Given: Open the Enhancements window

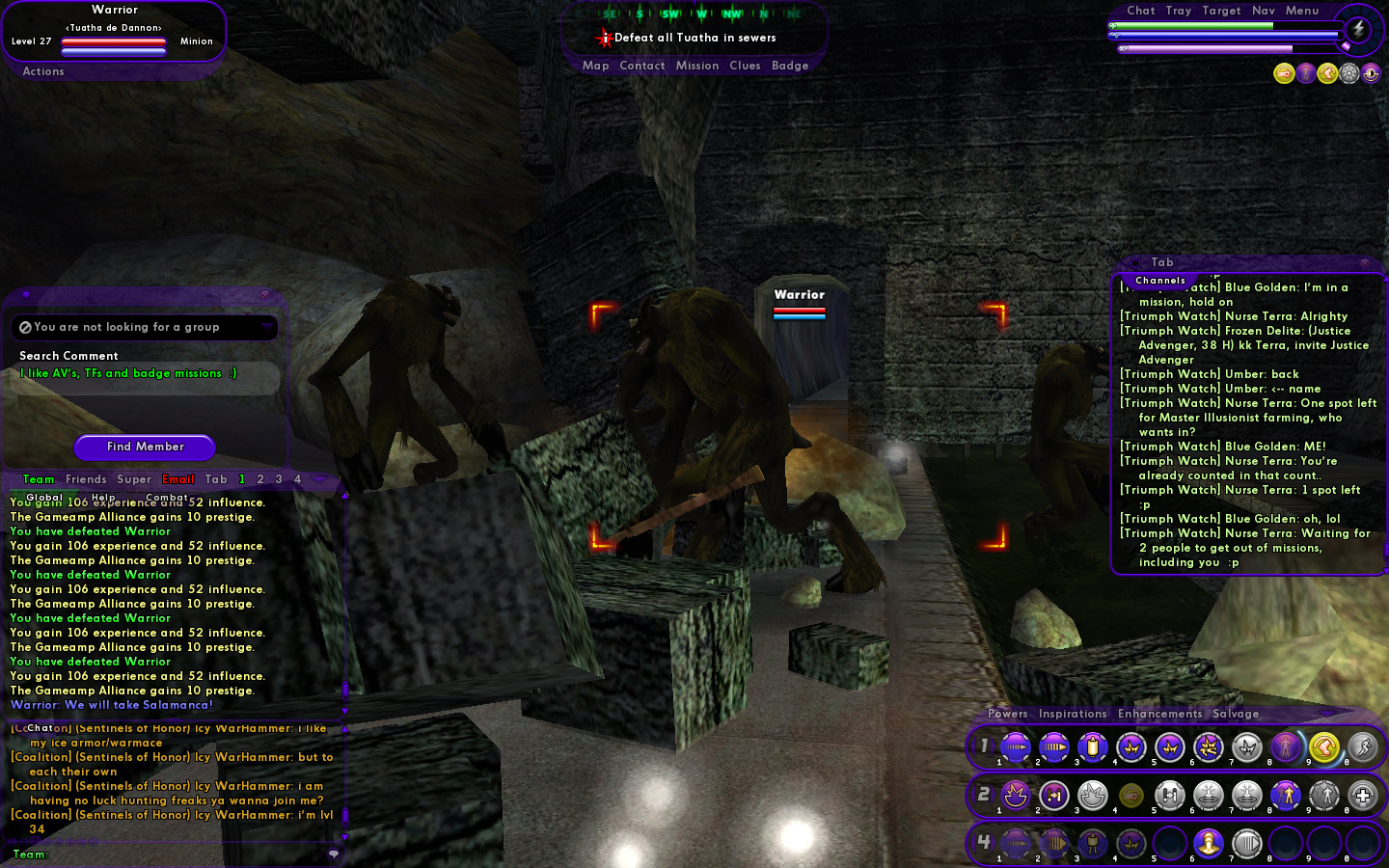Looking at the screenshot, I should (1159, 714).
